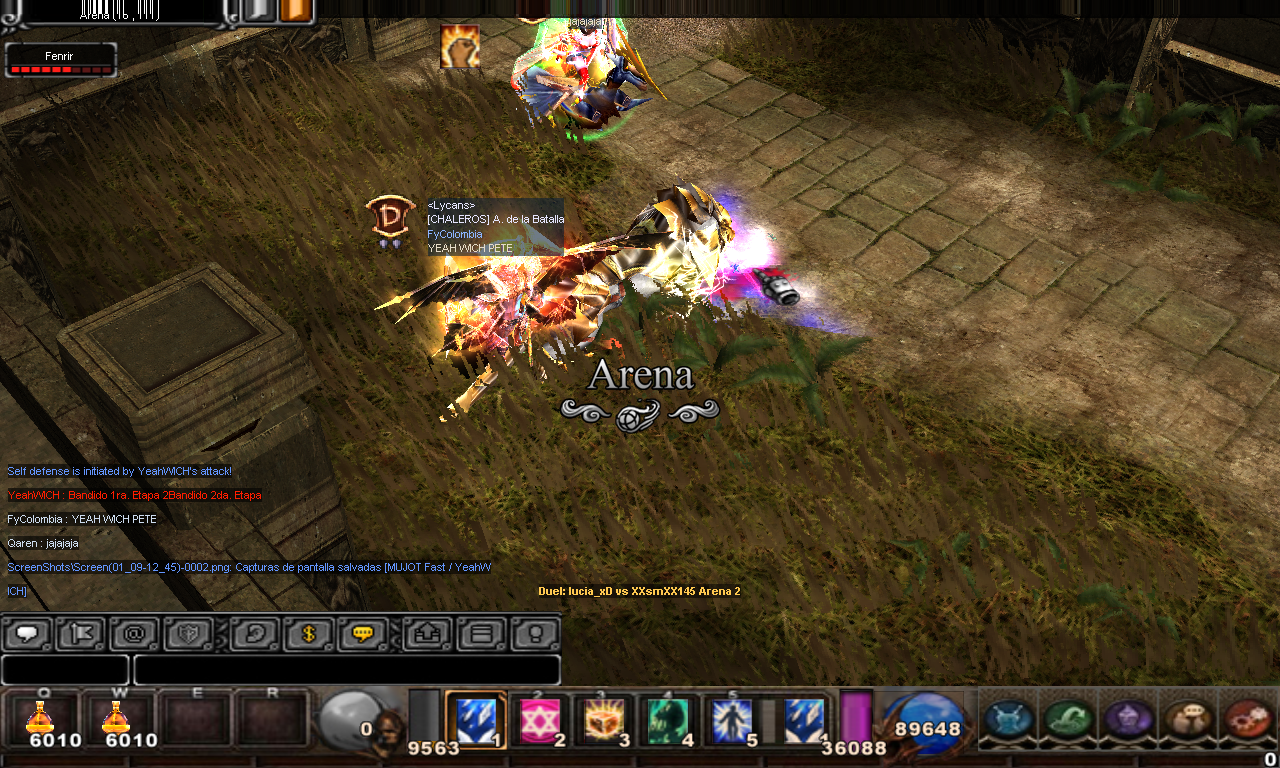The height and width of the screenshot is (768, 1280).
Task: Open the red gears settings orb
Action: click(1246, 719)
